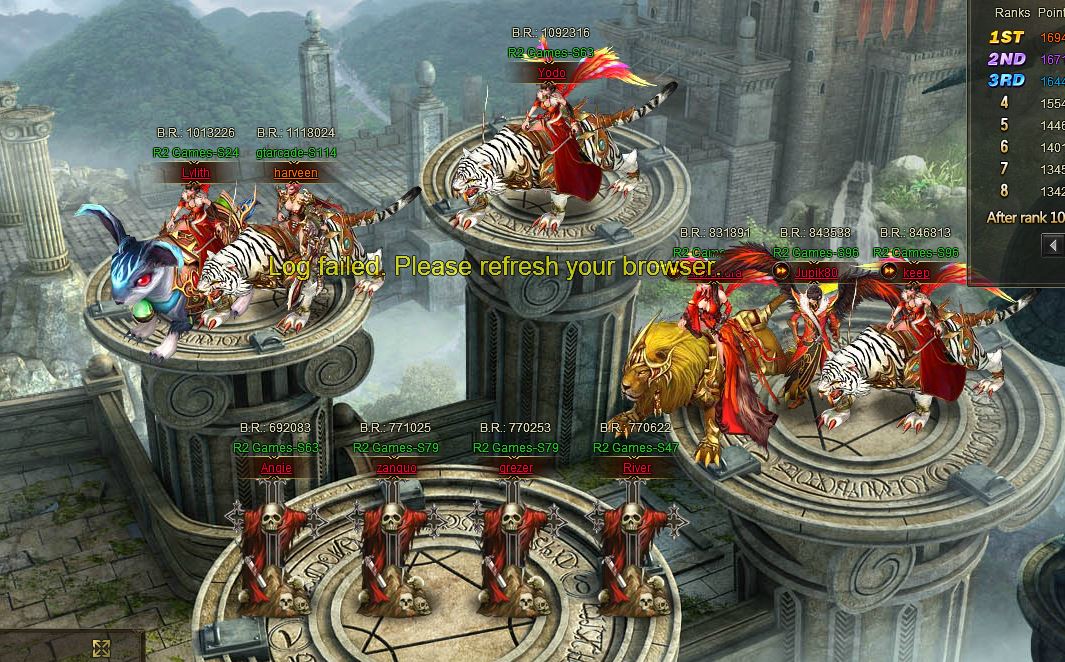
Task: Click the rankings panel left arrow button
Action: [x=1052, y=245]
